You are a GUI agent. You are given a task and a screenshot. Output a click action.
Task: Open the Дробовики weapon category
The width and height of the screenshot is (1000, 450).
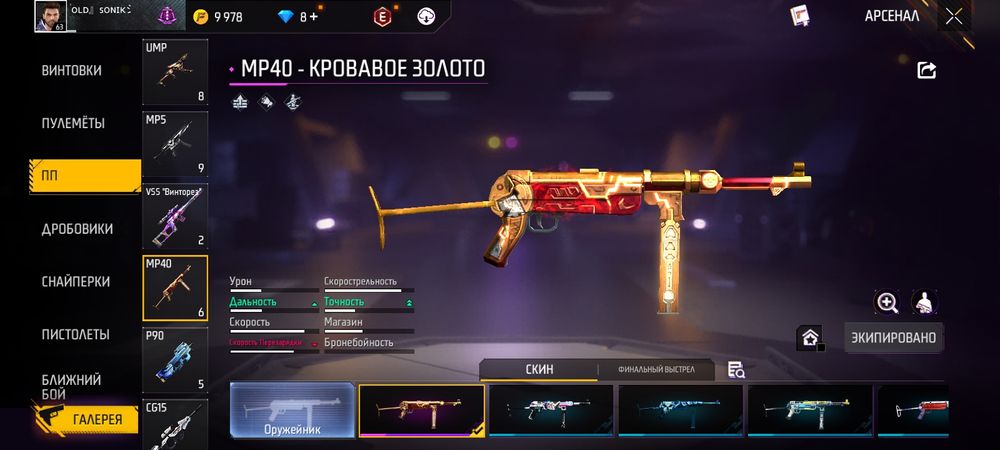coord(77,229)
